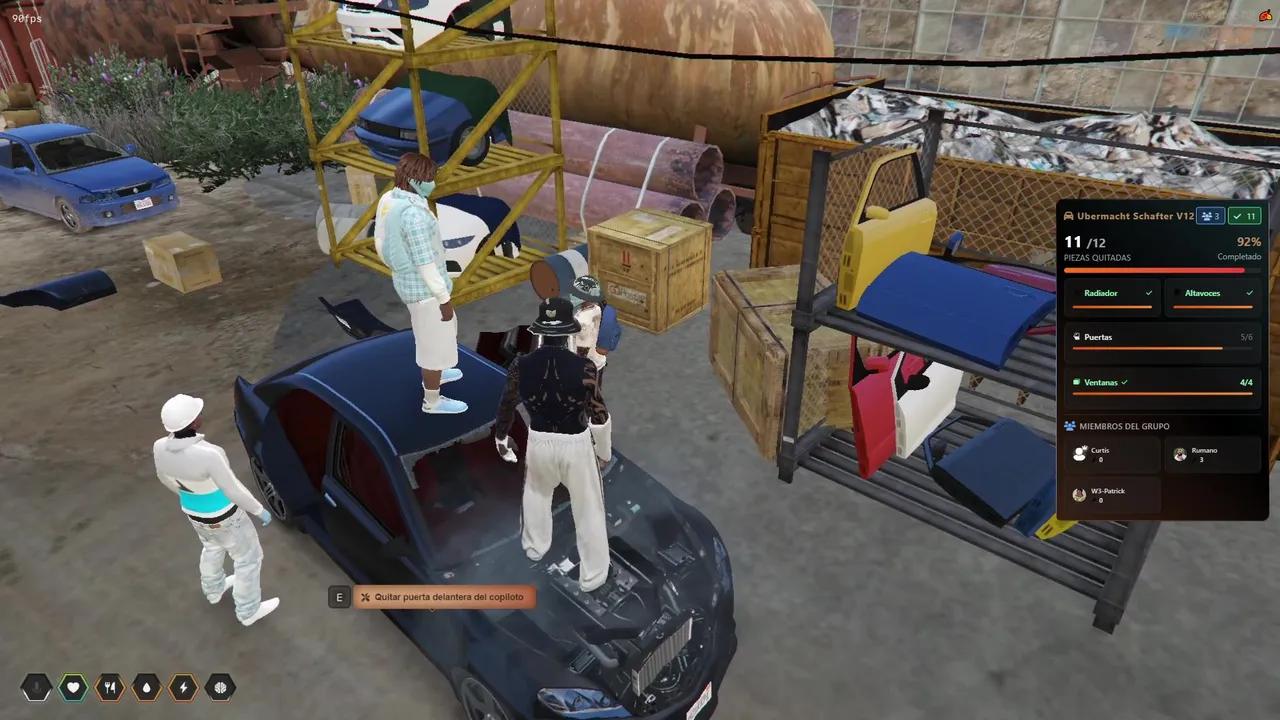1280x720 pixels.
Task: Click the group members badge showing 3
Action: [1210, 216]
